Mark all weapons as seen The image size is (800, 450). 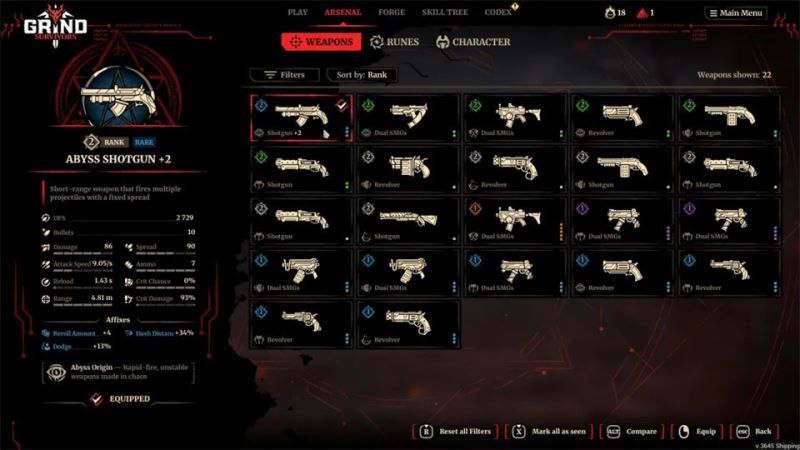548,431
